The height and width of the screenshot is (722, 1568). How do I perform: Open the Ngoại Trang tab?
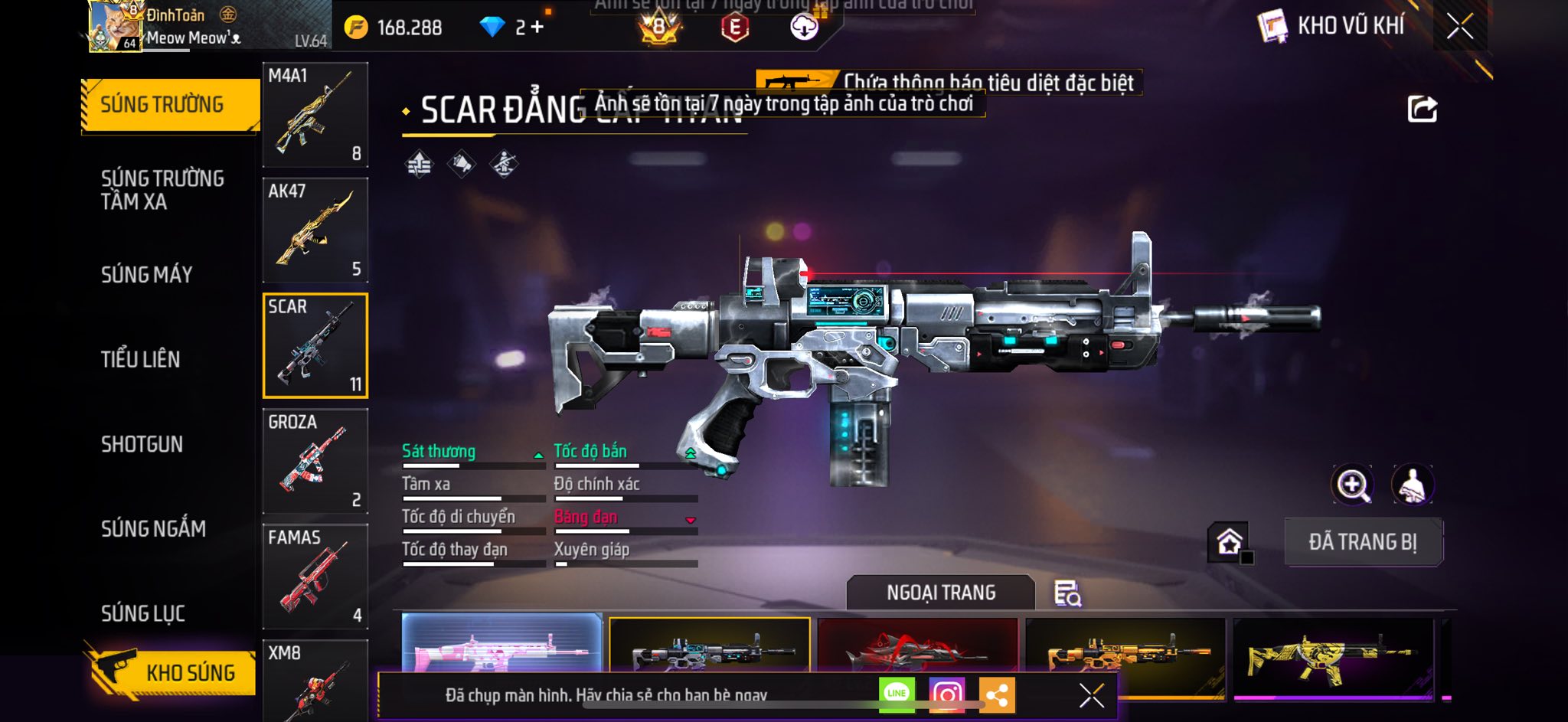click(940, 593)
